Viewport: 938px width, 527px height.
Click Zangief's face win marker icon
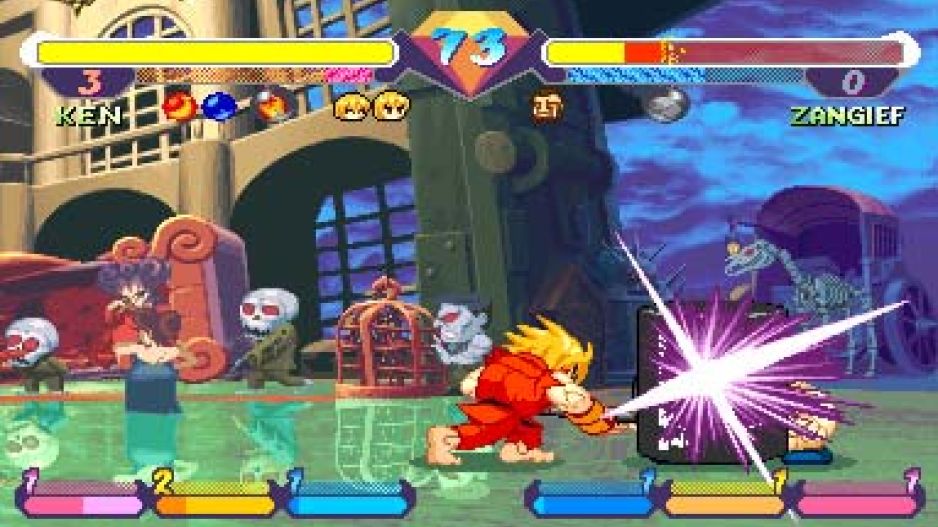547,104
